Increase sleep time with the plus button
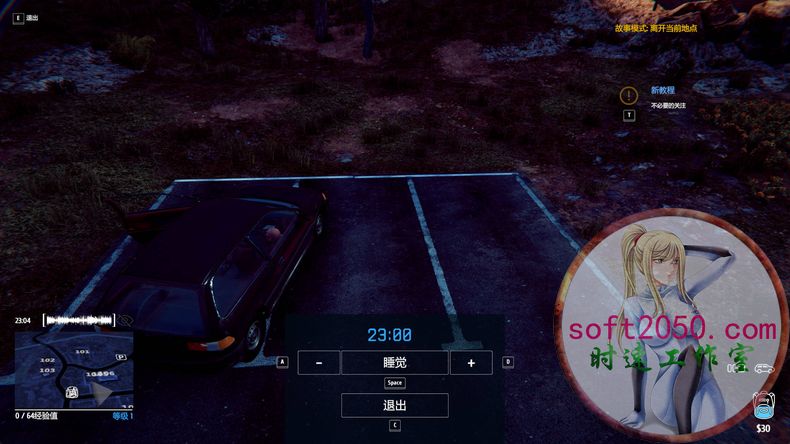The height and width of the screenshot is (444, 790). (470, 362)
